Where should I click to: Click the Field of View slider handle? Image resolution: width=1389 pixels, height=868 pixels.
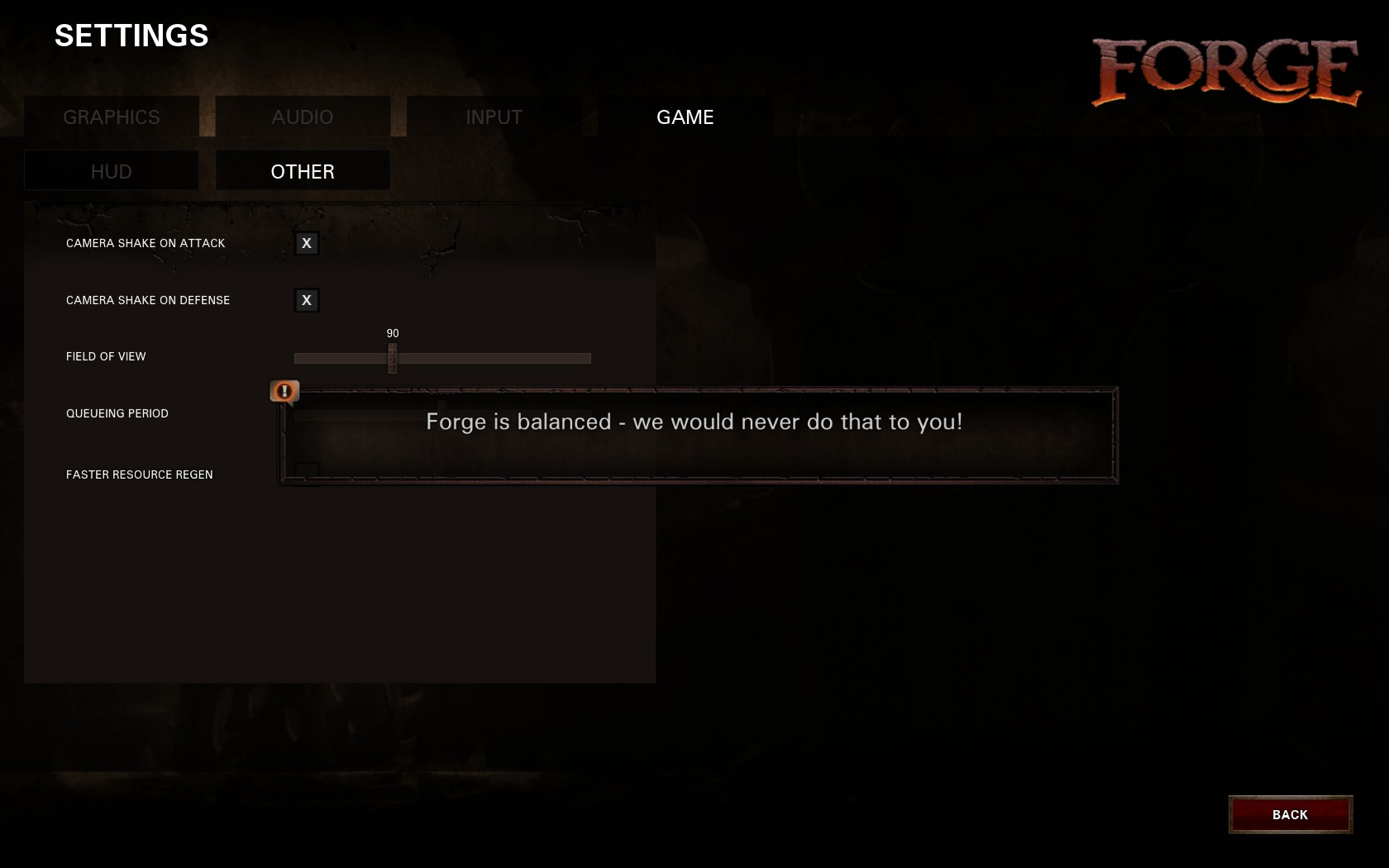392,357
